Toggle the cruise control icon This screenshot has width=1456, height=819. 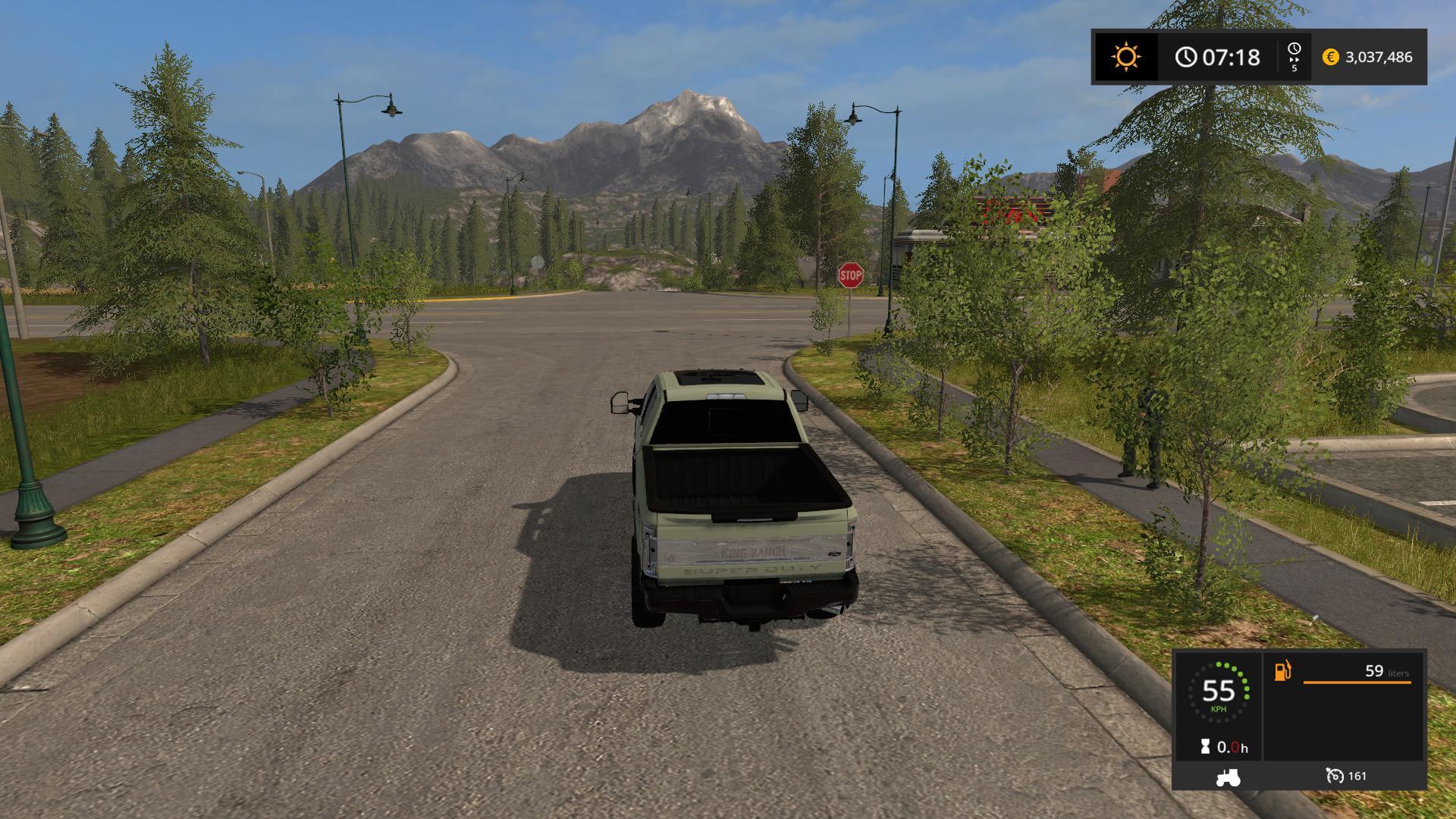pyautogui.click(x=1334, y=776)
